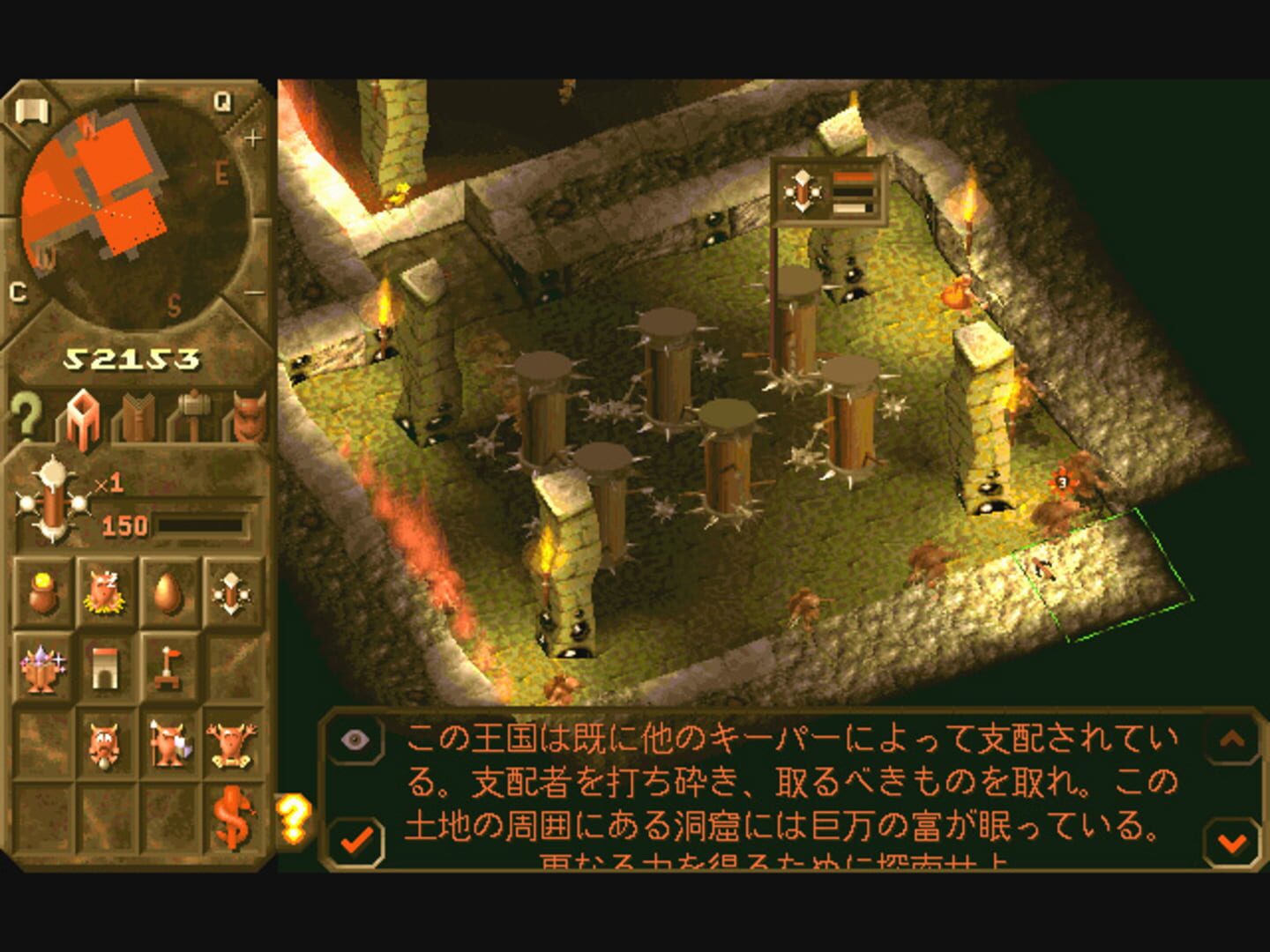Select the Temple sparkling fountain icon

pos(44,670)
